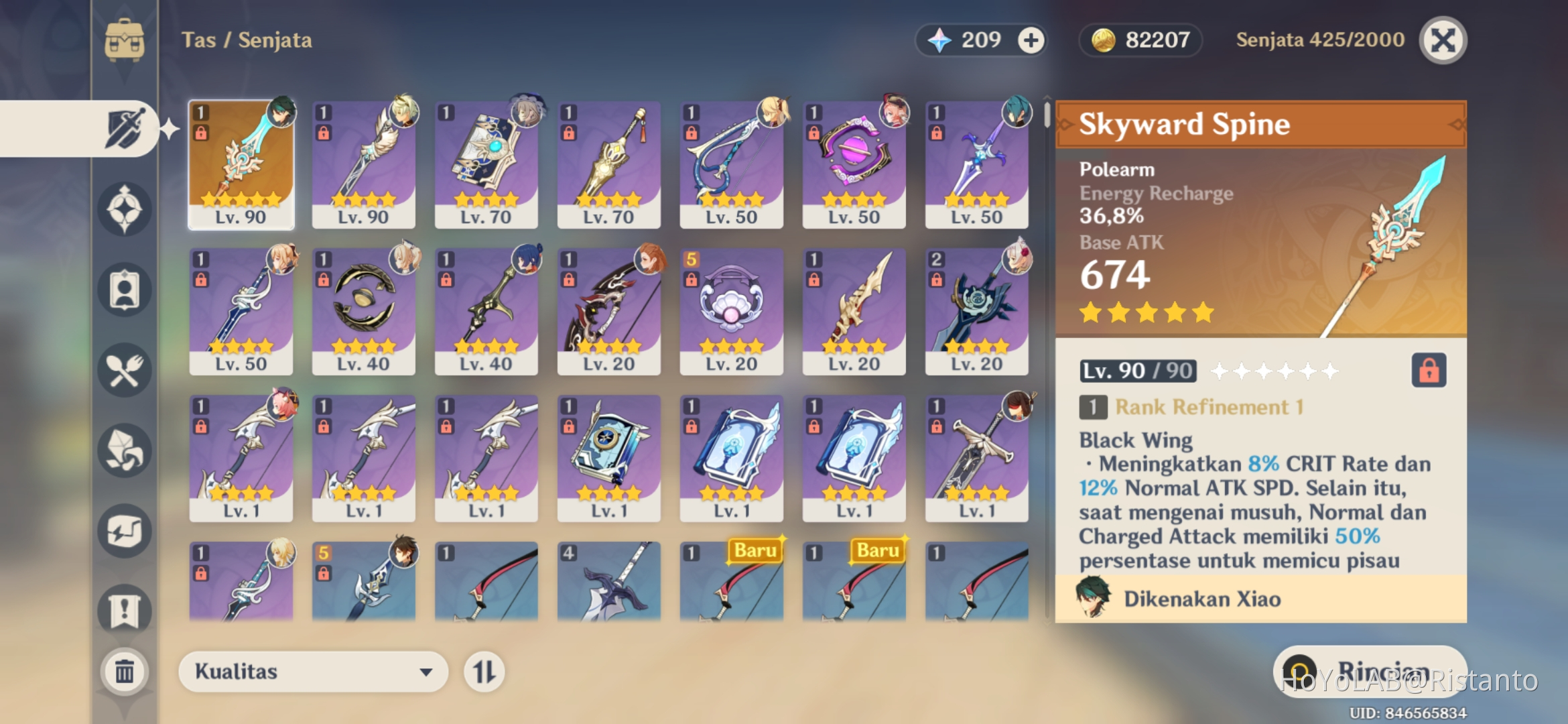This screenshot has width=1568, height=724.
Task: Click the trash can destroy-weapons icon
Action: 124,670
